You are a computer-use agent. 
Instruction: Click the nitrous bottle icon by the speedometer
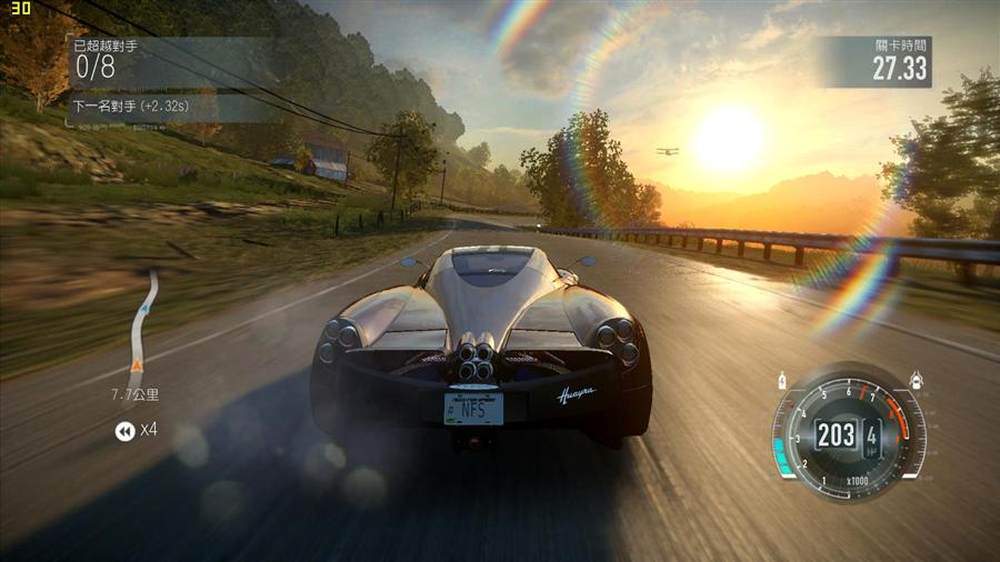(781, 380)
